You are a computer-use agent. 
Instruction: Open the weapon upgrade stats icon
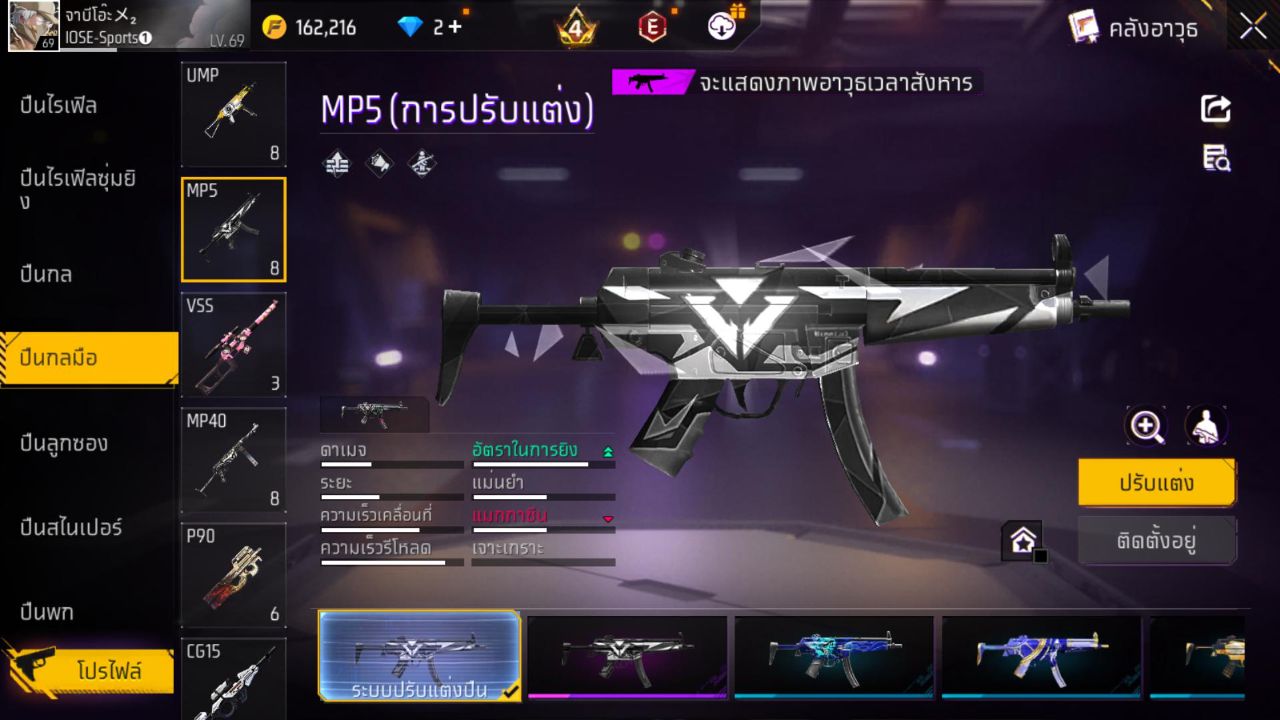[x=336, y=163]
